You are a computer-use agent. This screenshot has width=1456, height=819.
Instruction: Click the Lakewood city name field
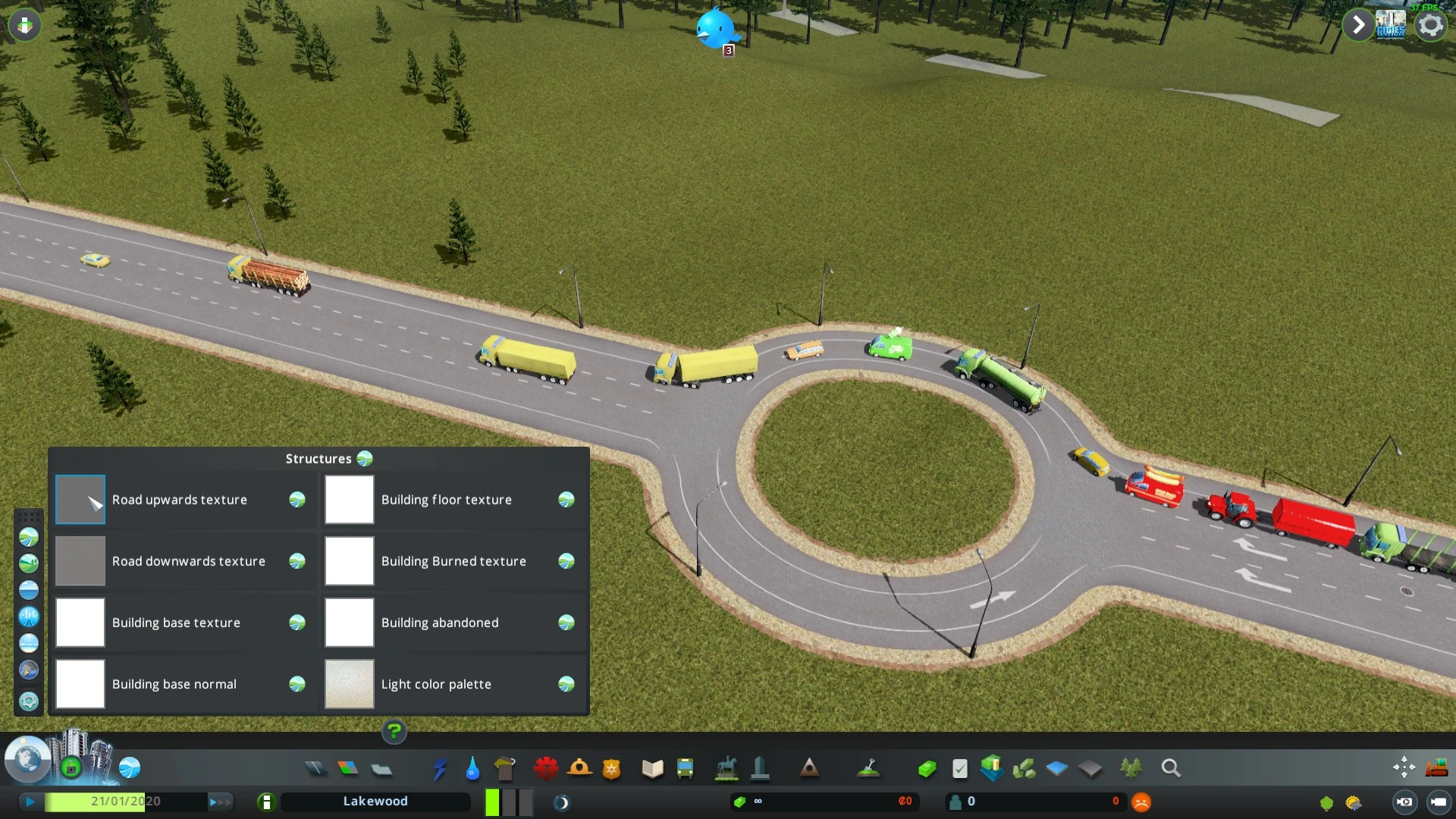click(375, 801)
